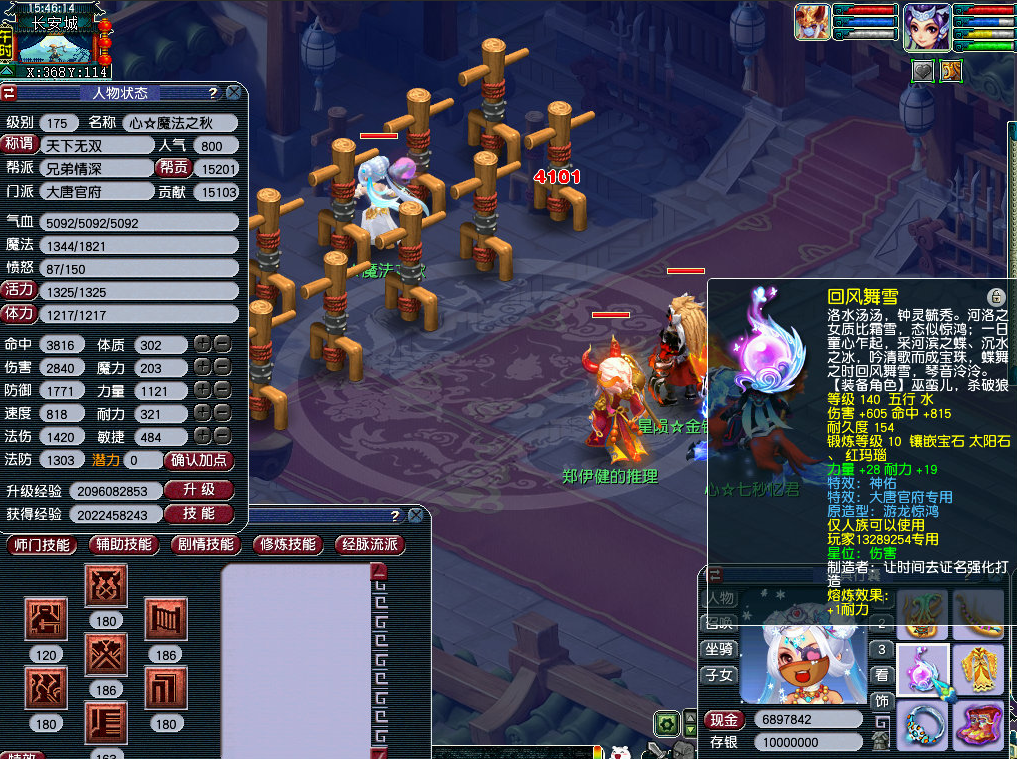Image resolution: width=1017 pixels, height=759 pixels.
Task: Click the 帮贡 guild contribution button
Action: 174,168
